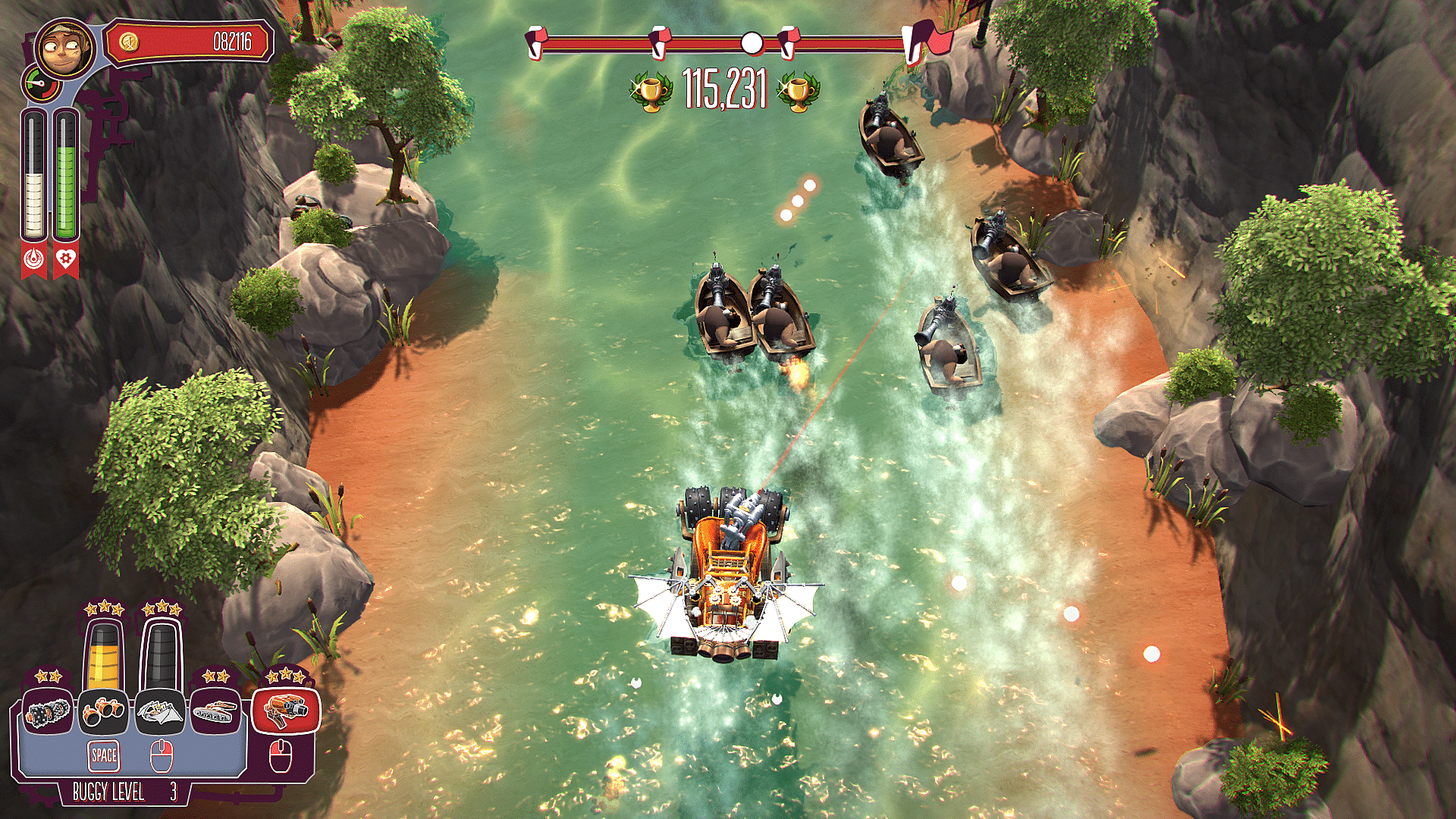Click the boost gauge ribbon icon
Screen dimensions: 1456x819
(x=33, y=259)
